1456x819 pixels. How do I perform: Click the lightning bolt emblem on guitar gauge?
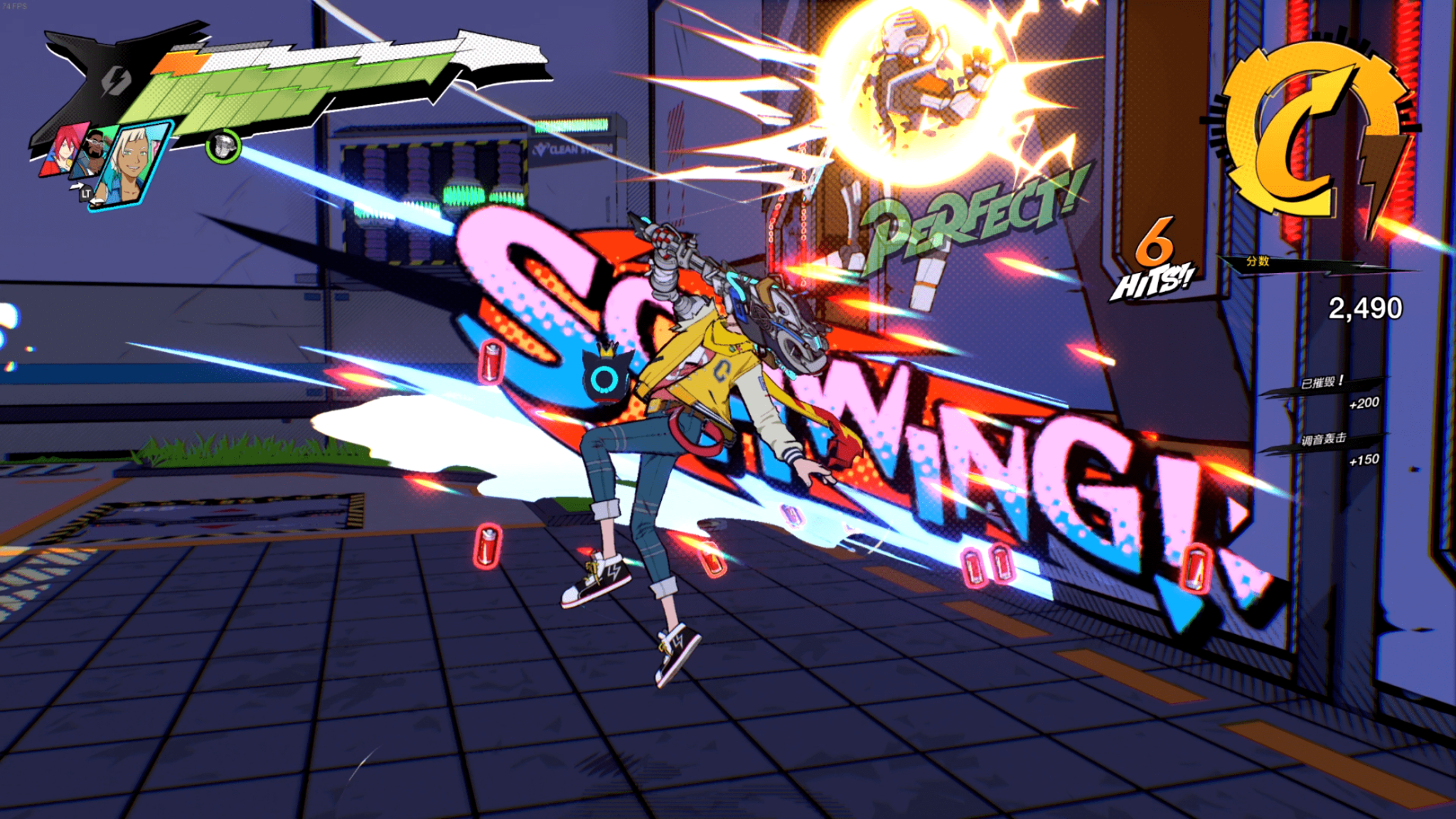point(114,81)
